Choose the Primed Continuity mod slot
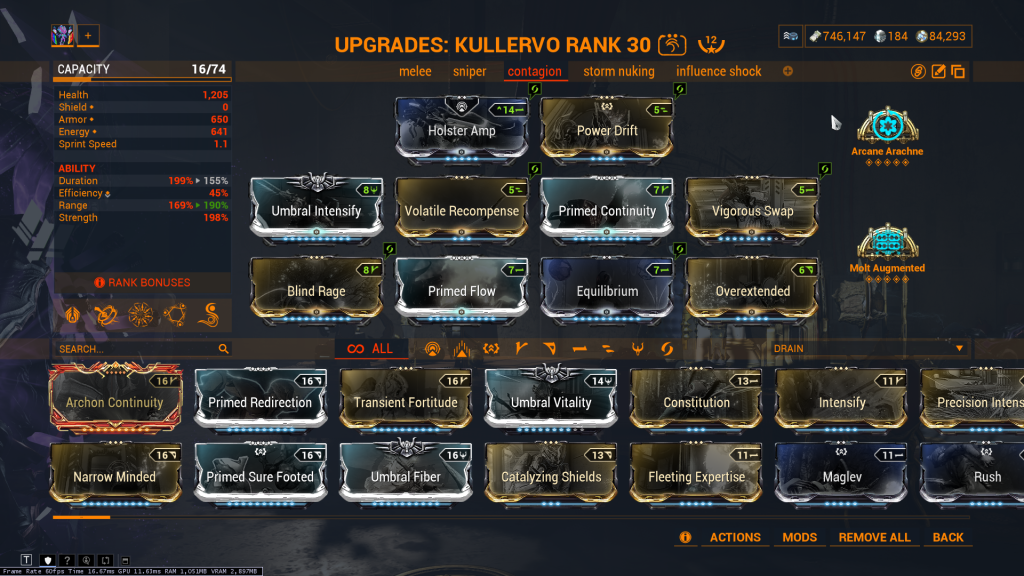1024x576 pixels. pos(607,210)
